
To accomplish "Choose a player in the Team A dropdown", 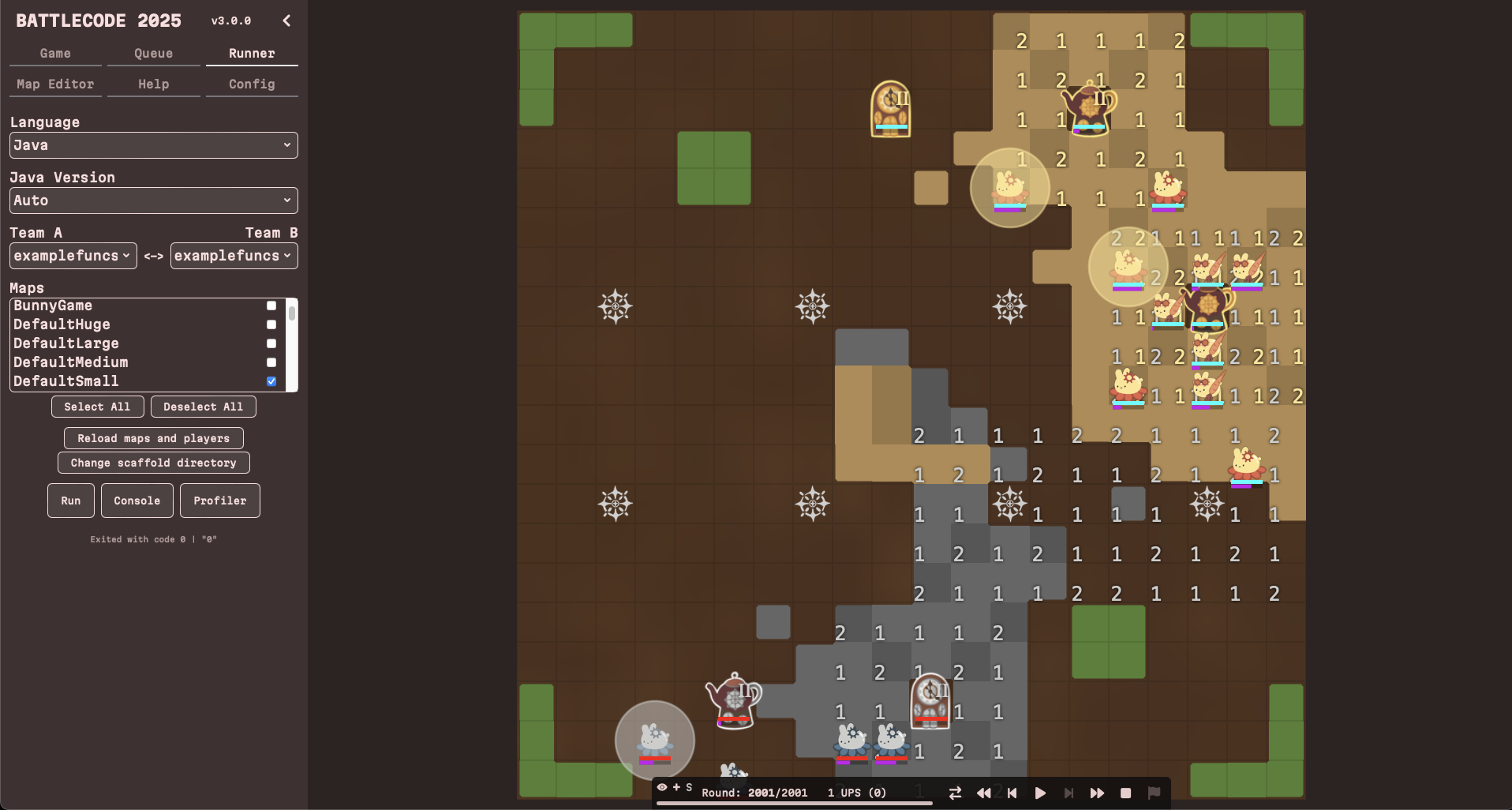I will [73, 256].
